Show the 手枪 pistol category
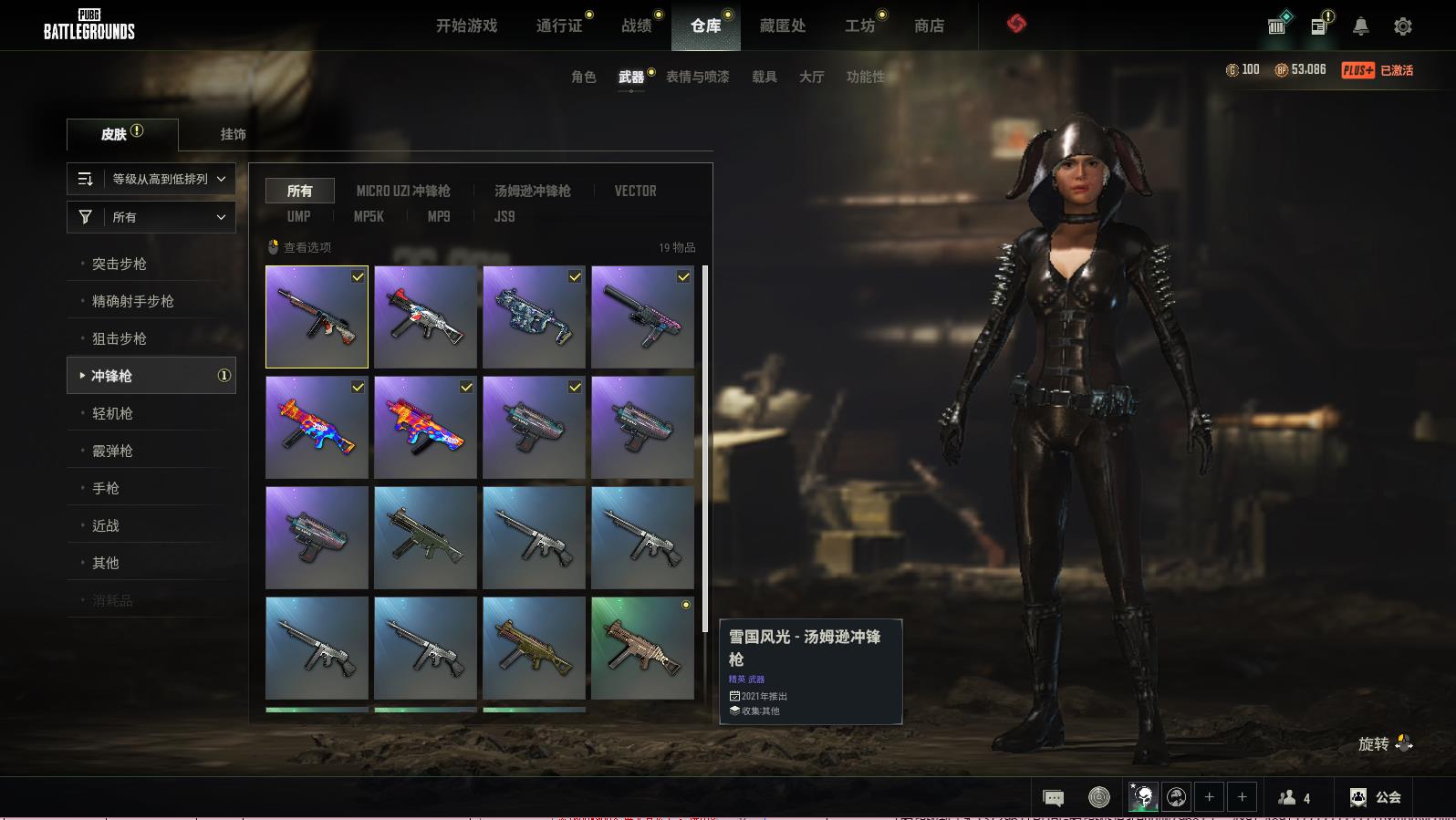Screen dimensions: 1456x820 (x=106, y=488)
